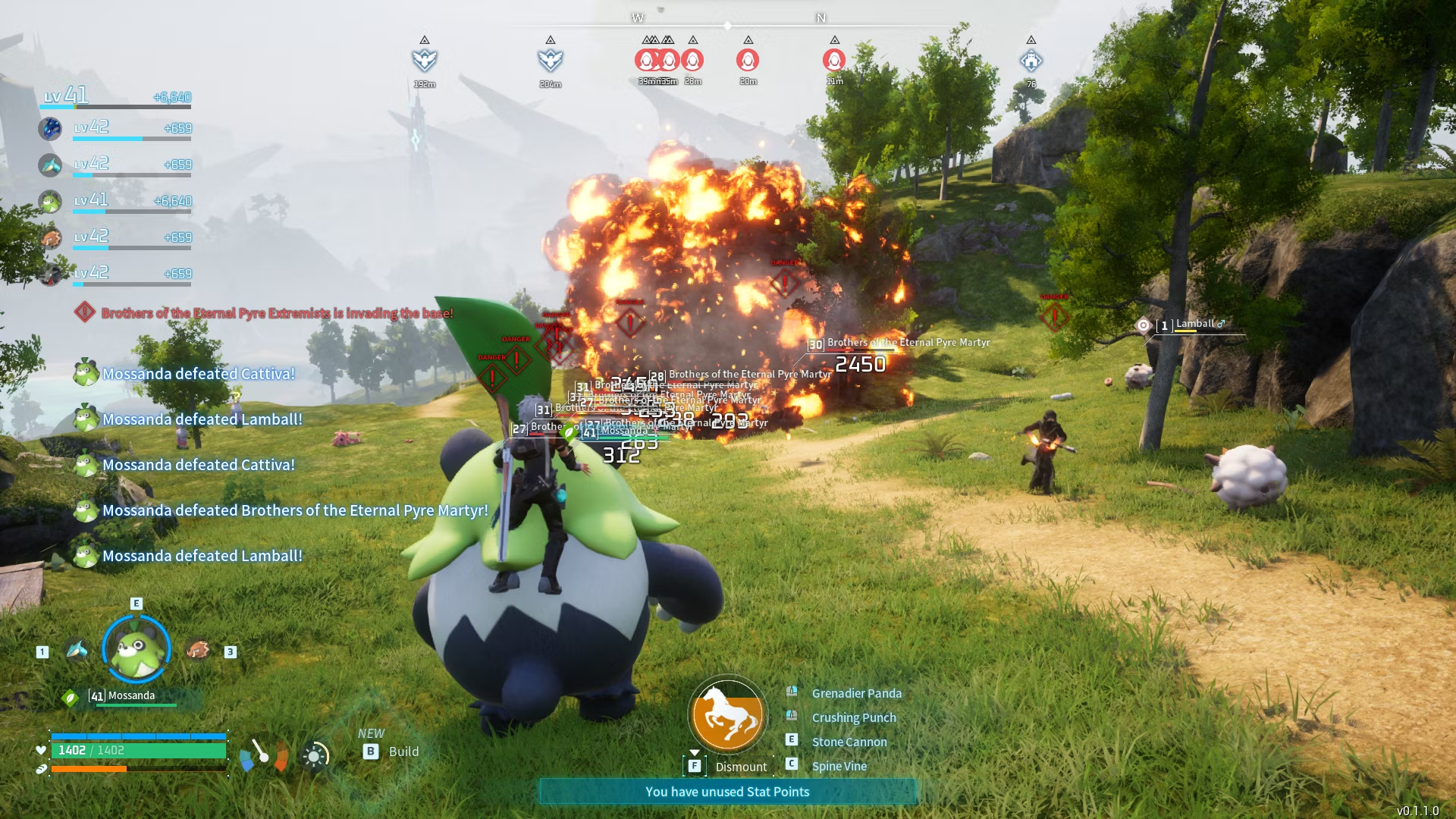Switch to the blue pal beside key 1
Image resolution: width=1456 pixels, height=819 pixels.
[x=77, y=651]
